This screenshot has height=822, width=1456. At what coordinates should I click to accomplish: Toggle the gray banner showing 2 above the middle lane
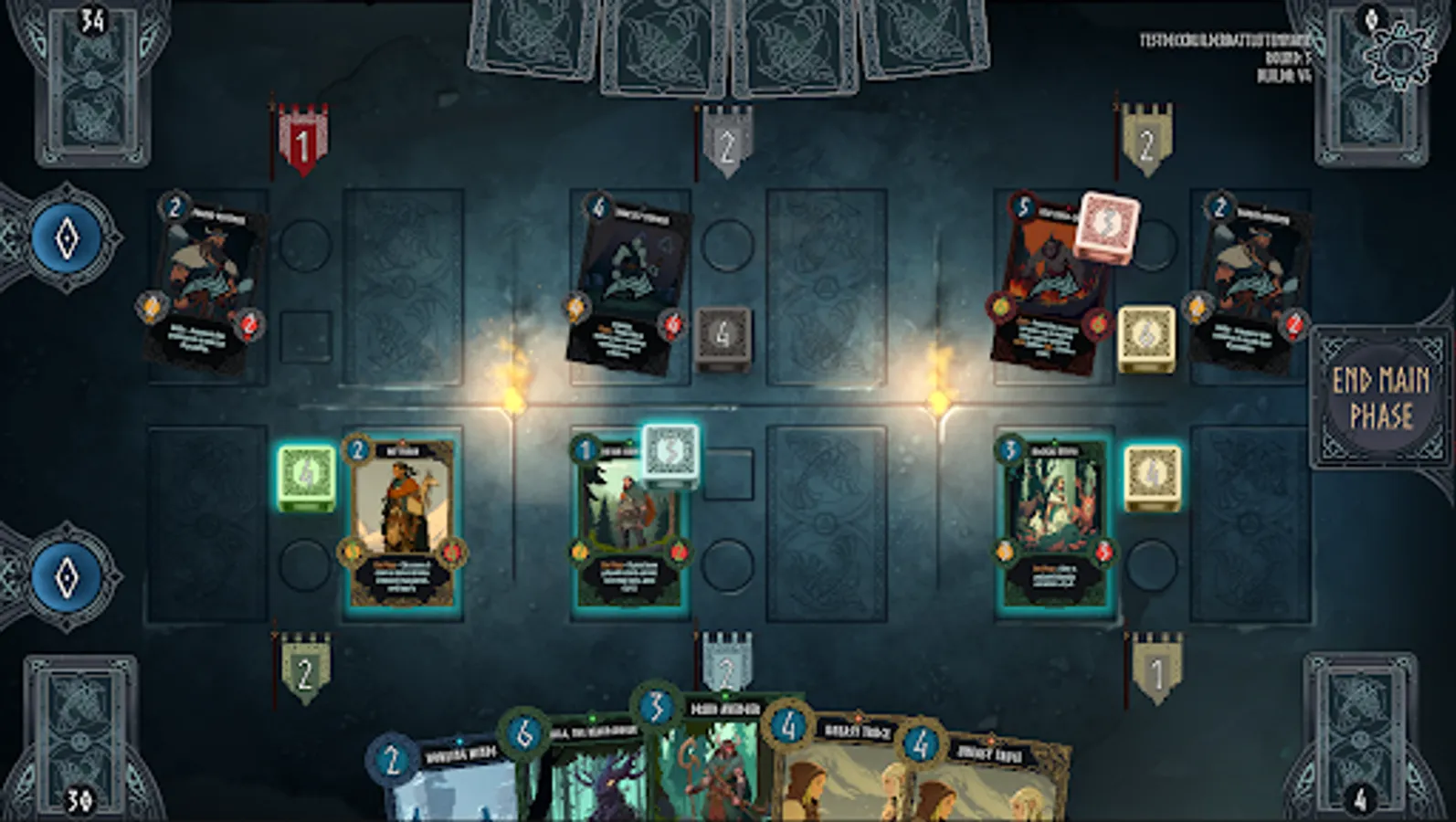(728, 142)
